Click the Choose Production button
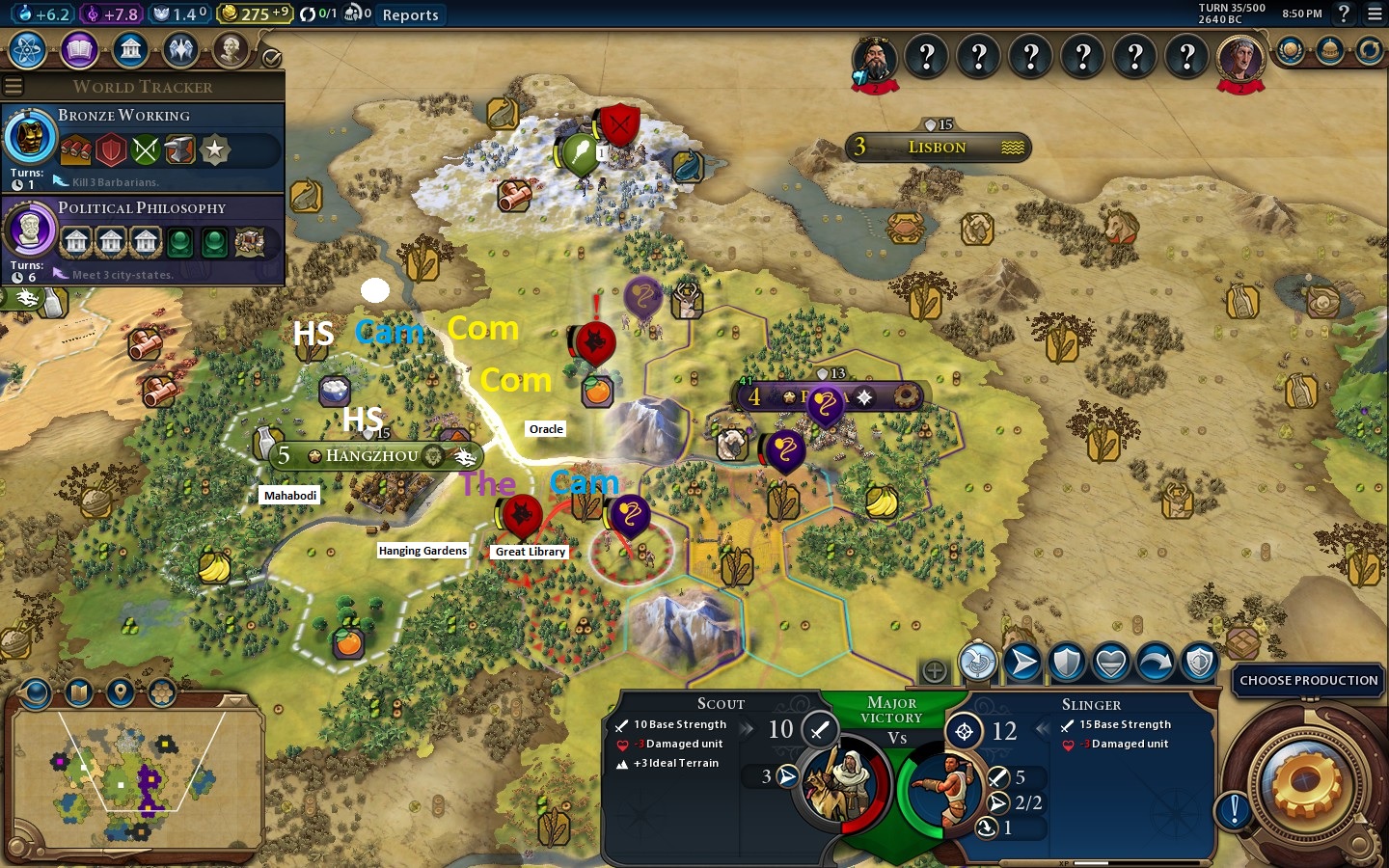The height and width of the screenshot is (868, 1389). (1308, 680)
